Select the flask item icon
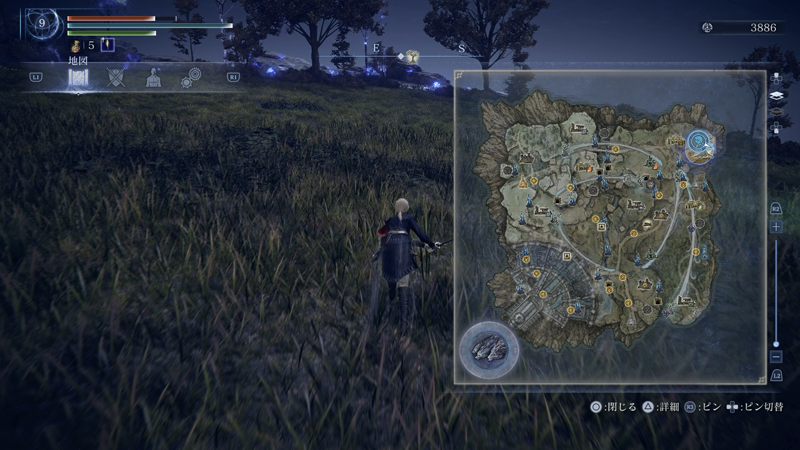Image resolution: width=800 pixels, height=450 pixels. [x=75, y=45]
